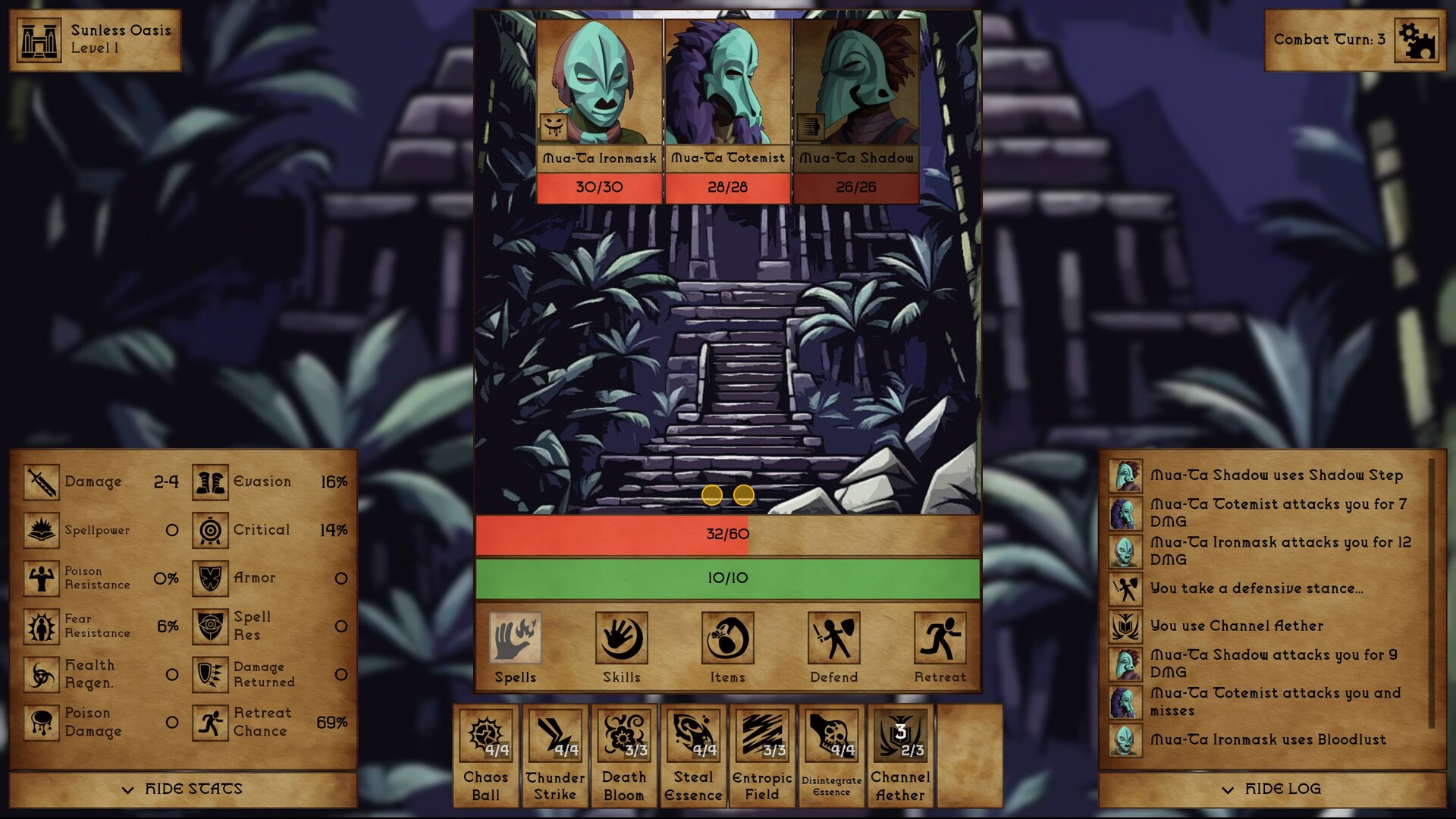Collapse the stats panel via Hide Stats
This screenshot has height=819, width=1456.
click(x=182, y=789)
